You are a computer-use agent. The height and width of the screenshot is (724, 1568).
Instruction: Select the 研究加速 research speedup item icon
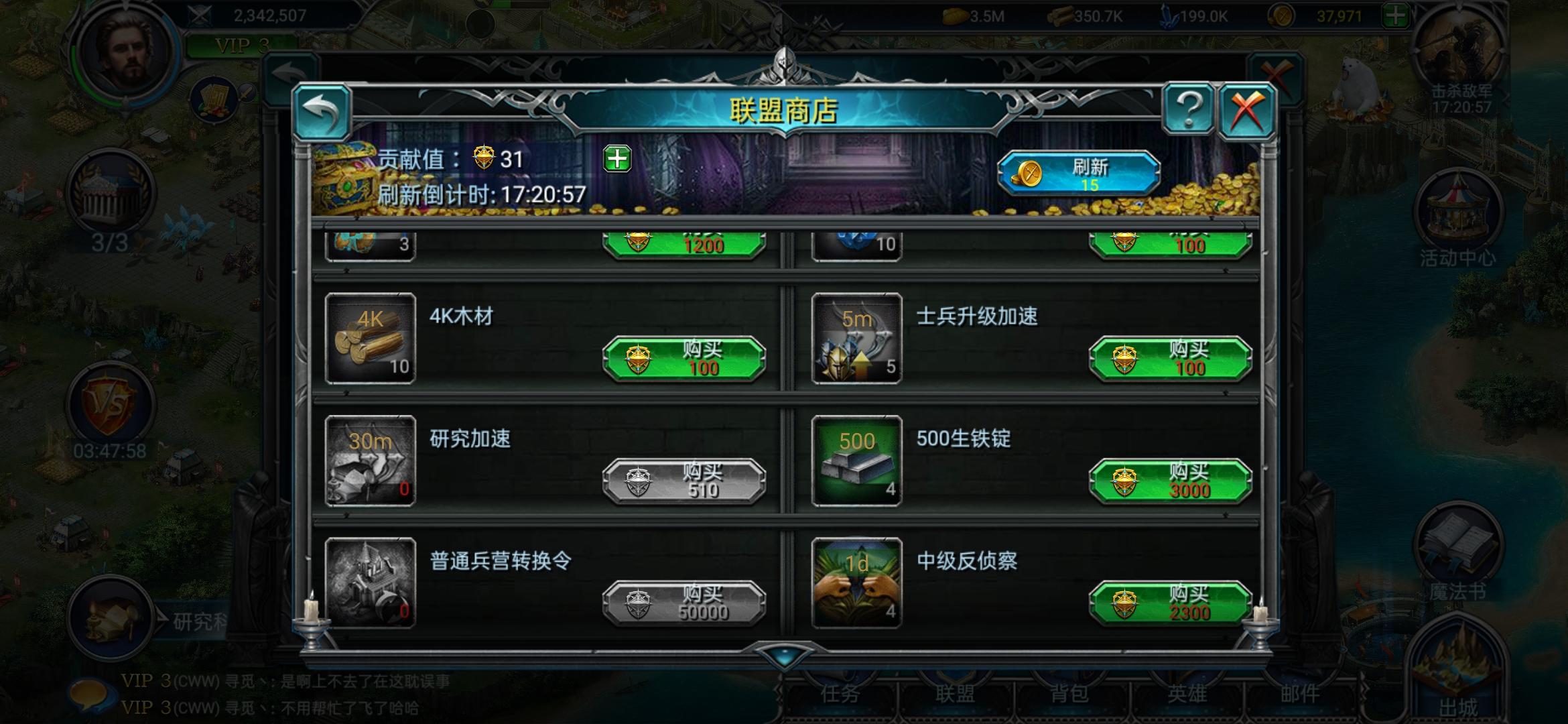369,459
